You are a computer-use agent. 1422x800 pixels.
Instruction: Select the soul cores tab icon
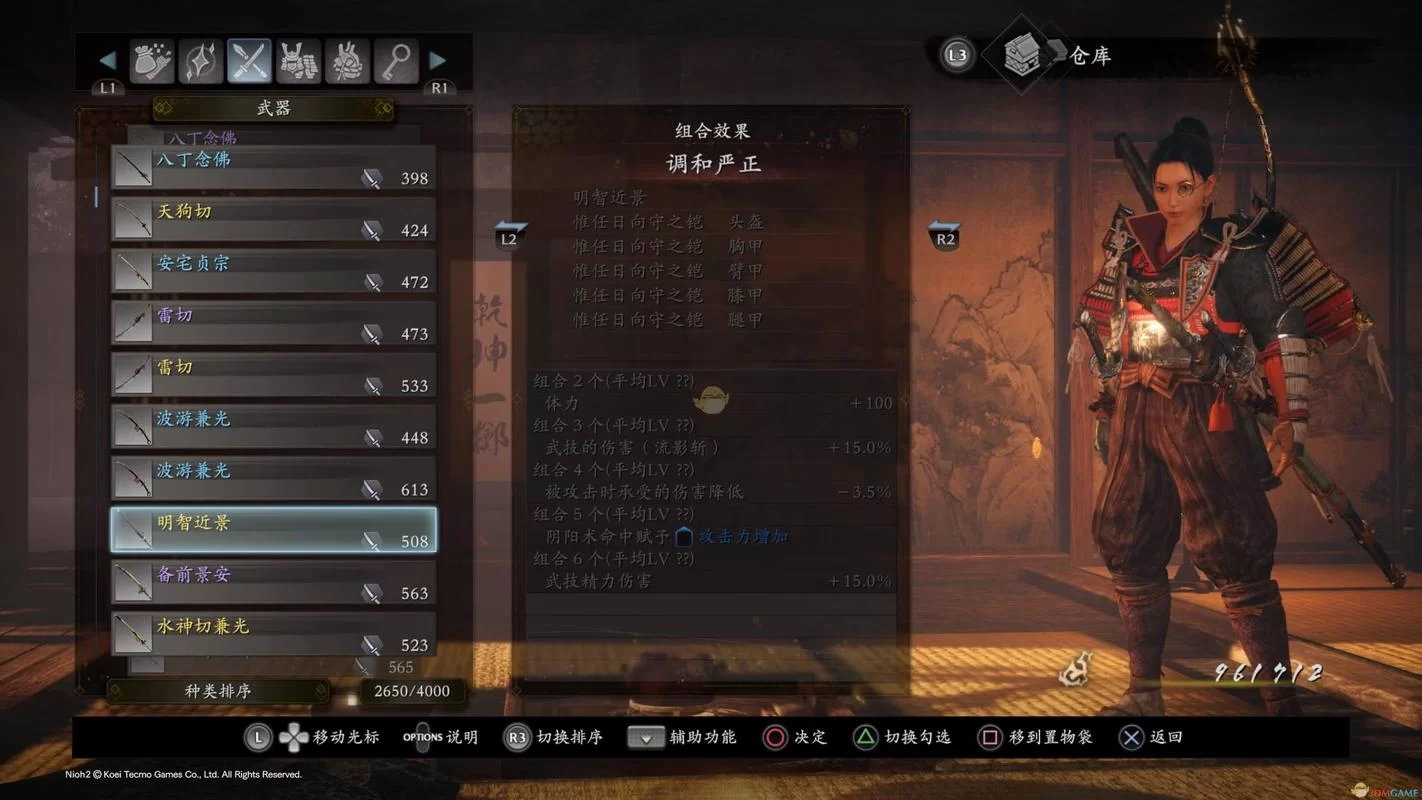[x=200, y=60]
